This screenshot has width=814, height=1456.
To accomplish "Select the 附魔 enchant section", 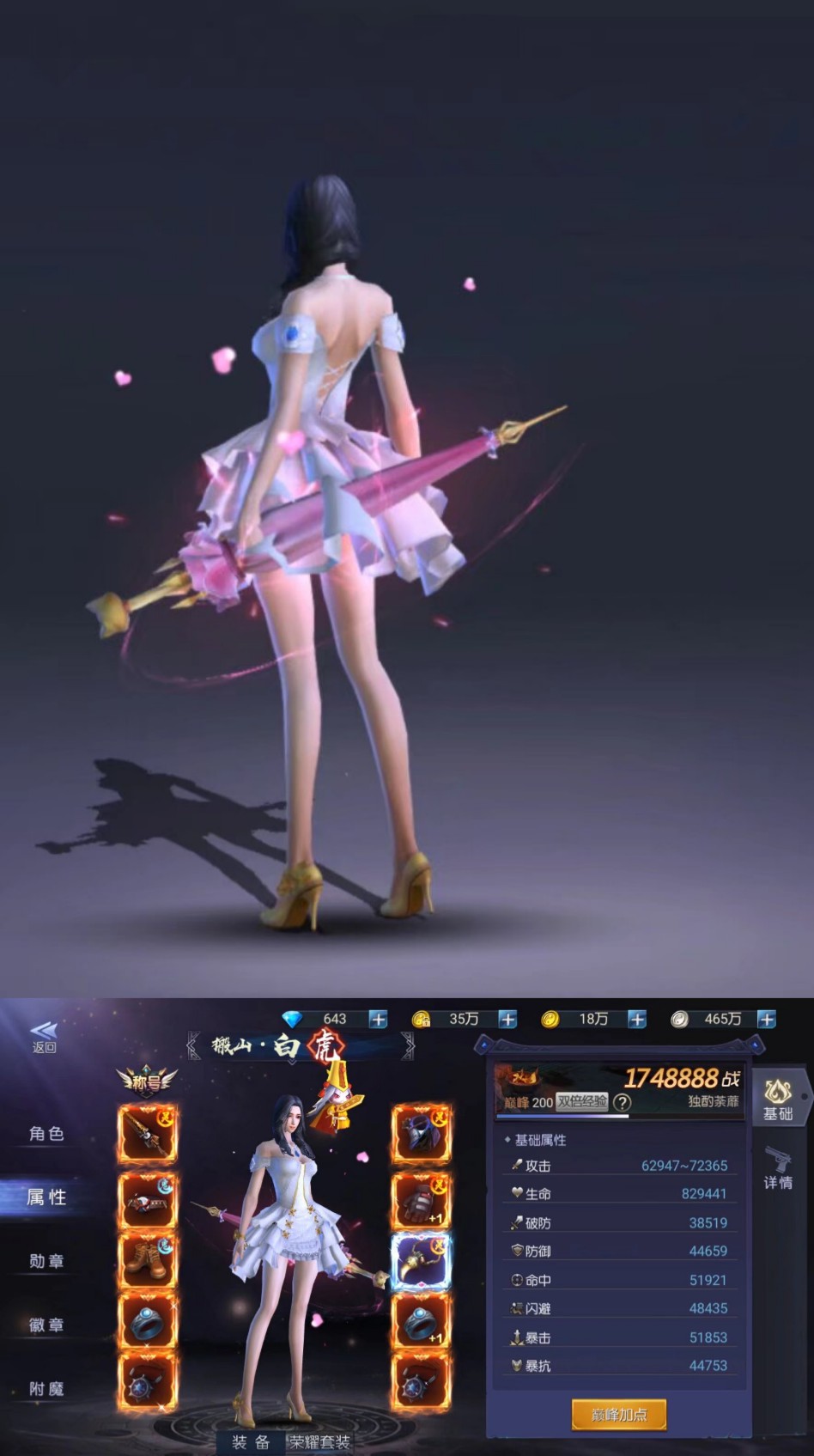I will [46, 1388].
